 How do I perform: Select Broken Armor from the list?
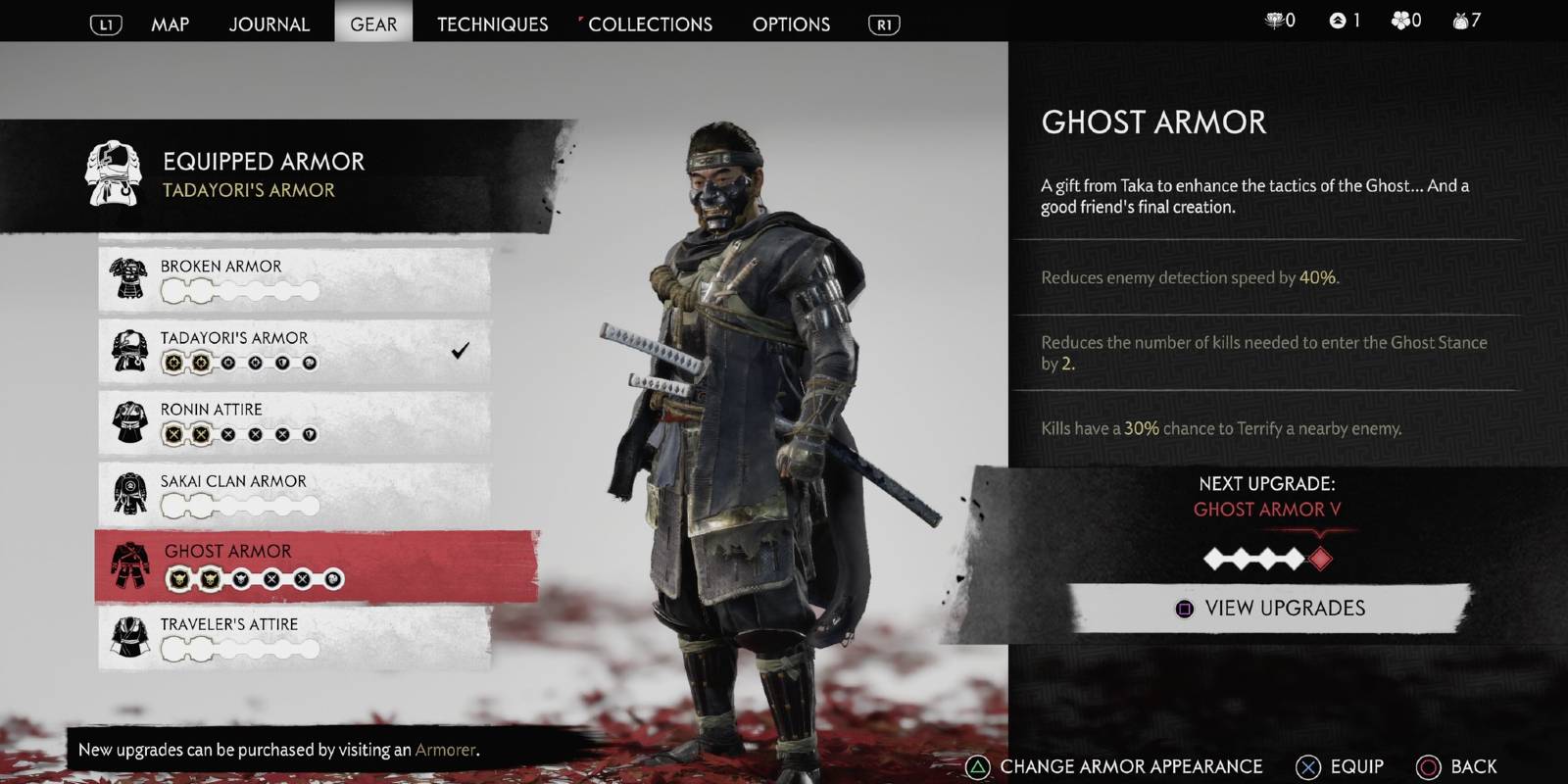(x=294, y=278)
